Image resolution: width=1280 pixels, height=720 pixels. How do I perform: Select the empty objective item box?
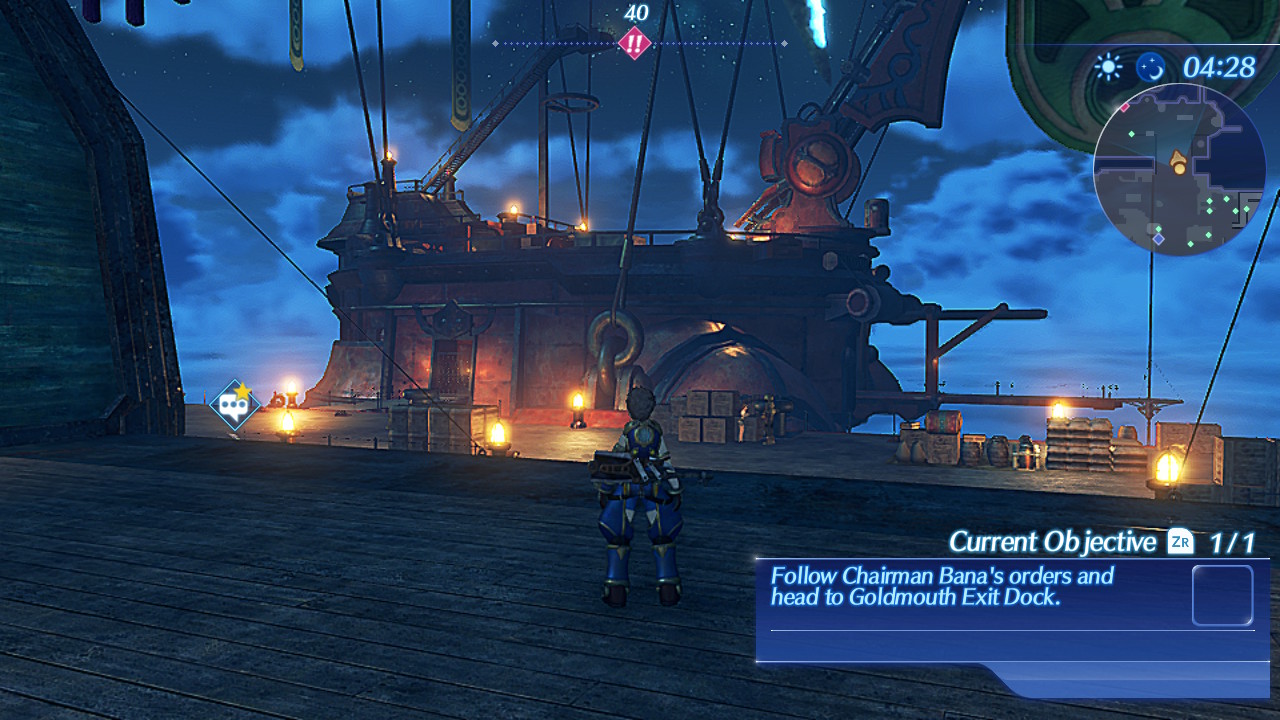pos(1222,596)
